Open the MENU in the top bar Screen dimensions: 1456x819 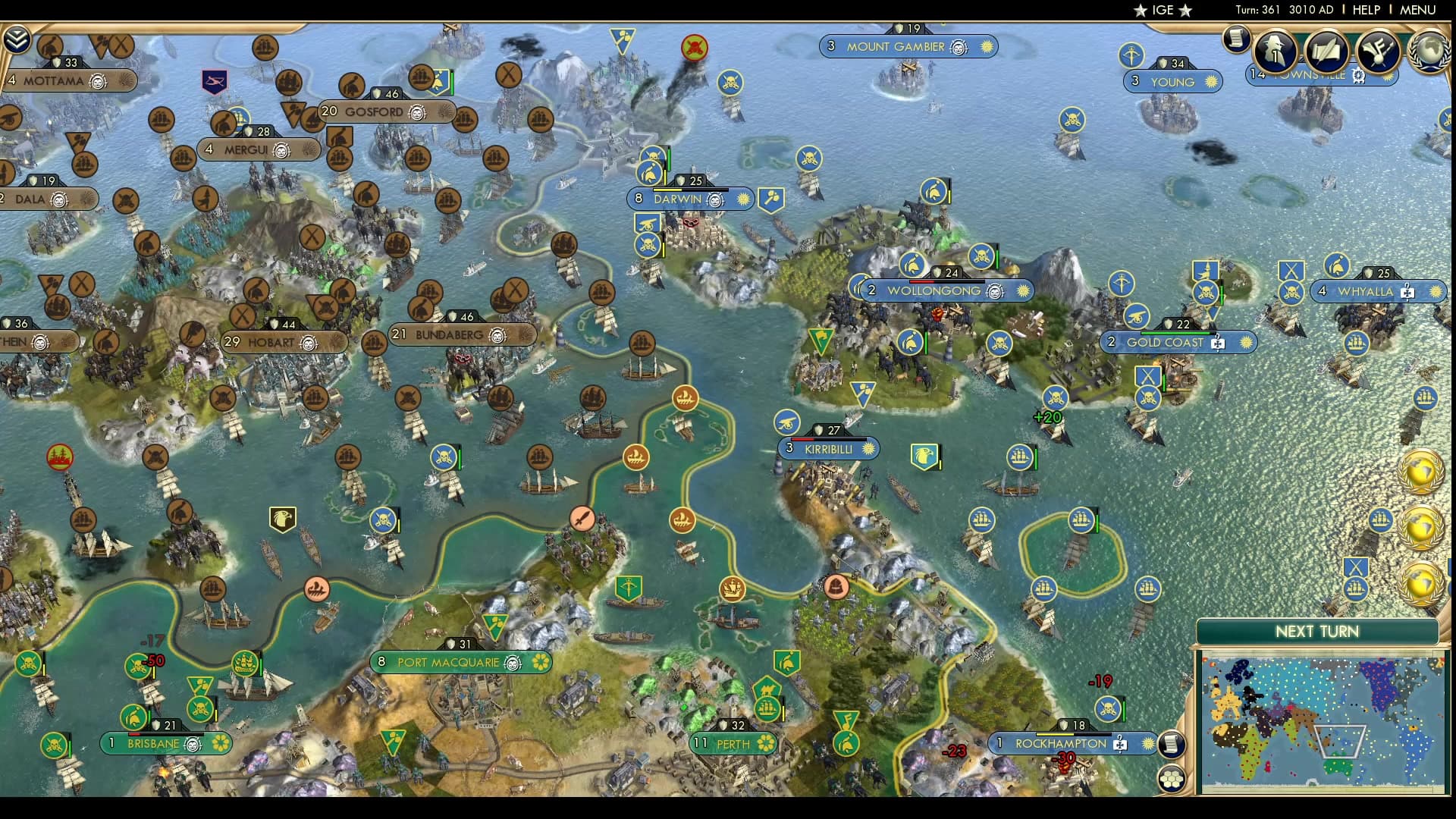click(x=1417, y=10)
